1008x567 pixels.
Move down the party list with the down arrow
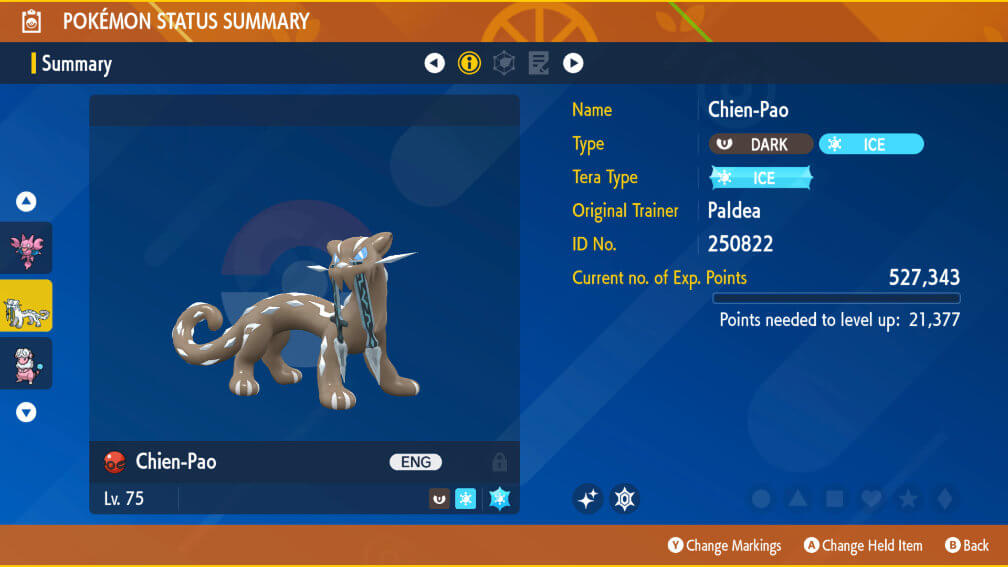click(26, 412)
